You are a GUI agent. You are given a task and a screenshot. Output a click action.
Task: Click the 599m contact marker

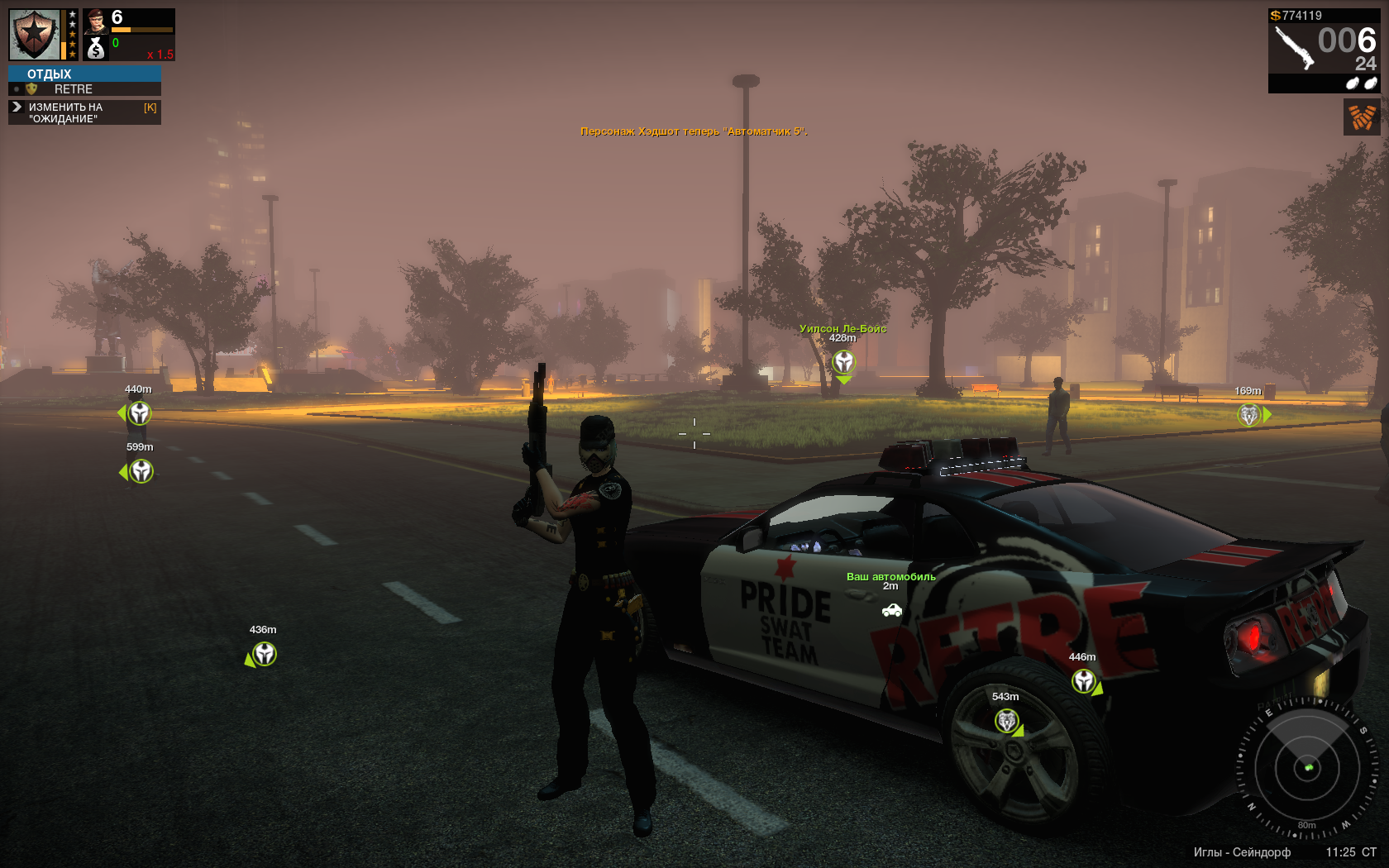click(141, 471)
